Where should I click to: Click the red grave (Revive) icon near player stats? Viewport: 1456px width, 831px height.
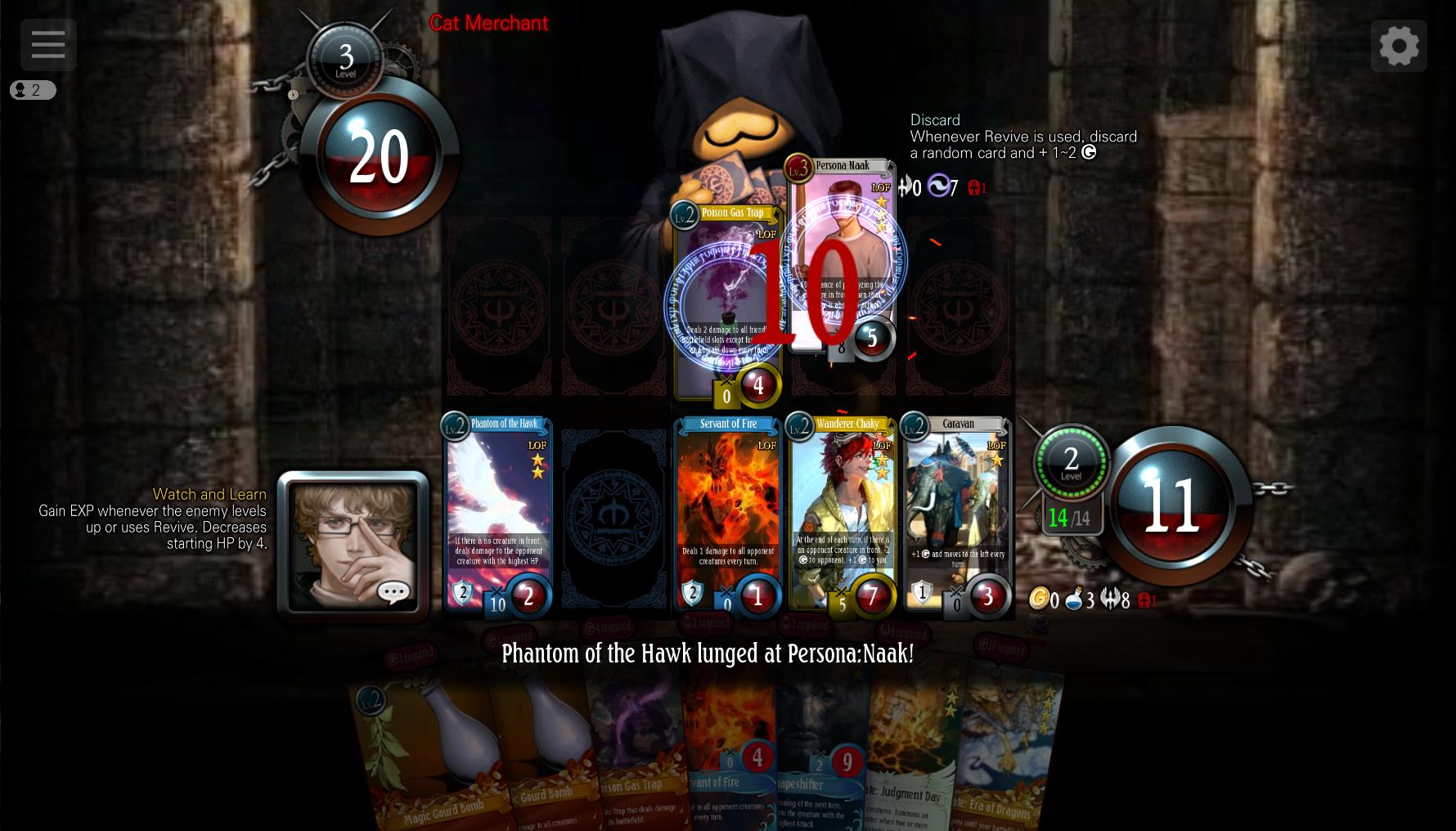1145,600
